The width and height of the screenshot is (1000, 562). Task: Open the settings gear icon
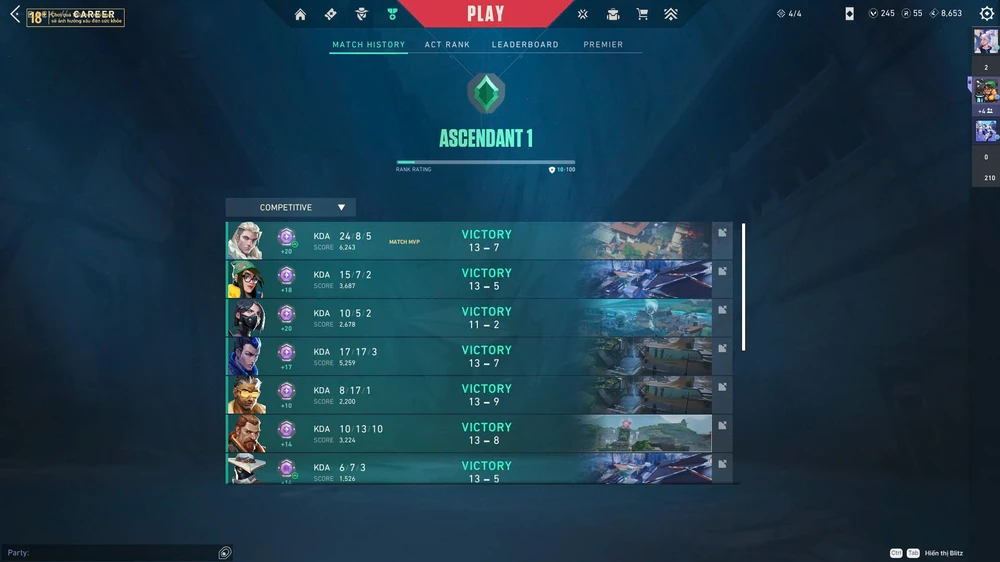tap(987, 14)
